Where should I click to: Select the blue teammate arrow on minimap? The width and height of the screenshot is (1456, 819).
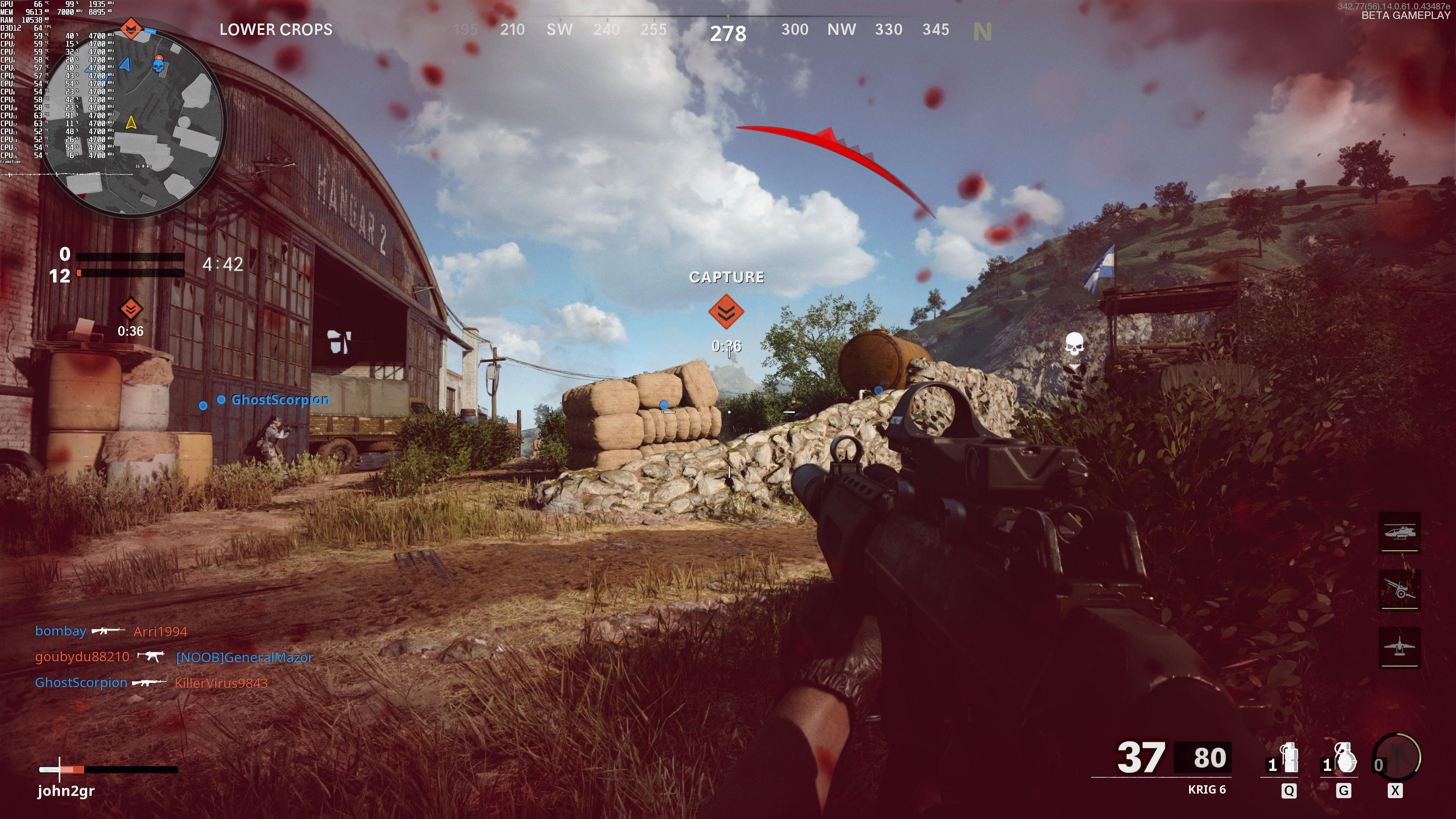click(126, 65)
